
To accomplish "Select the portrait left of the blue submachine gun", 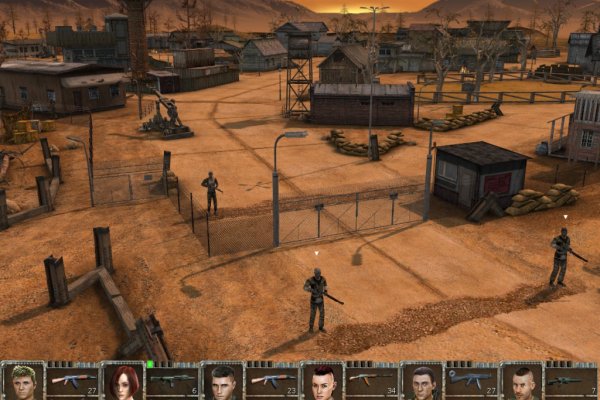I will tap(422, 382).
